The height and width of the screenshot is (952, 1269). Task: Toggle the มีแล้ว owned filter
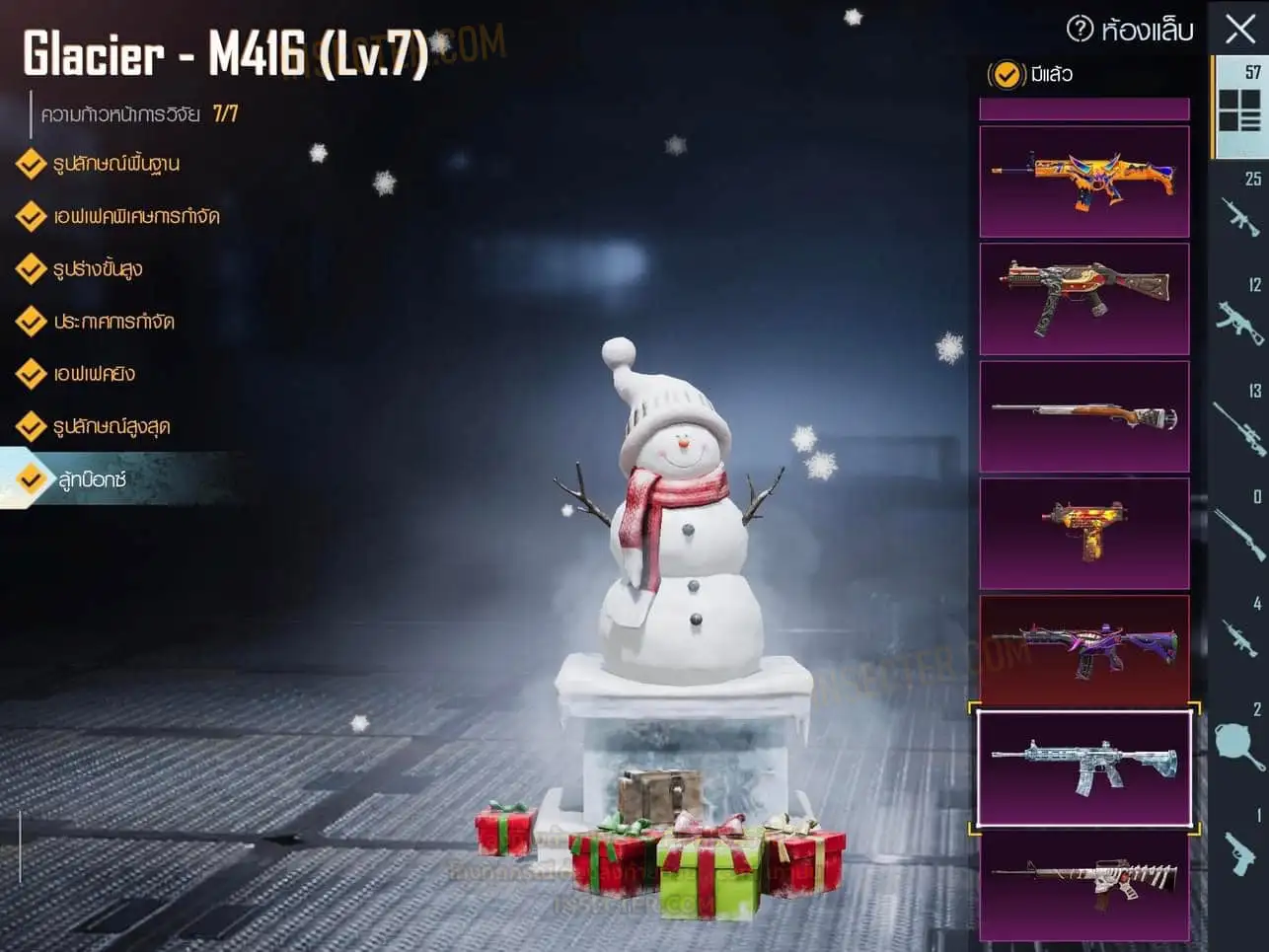[1007, 74]
